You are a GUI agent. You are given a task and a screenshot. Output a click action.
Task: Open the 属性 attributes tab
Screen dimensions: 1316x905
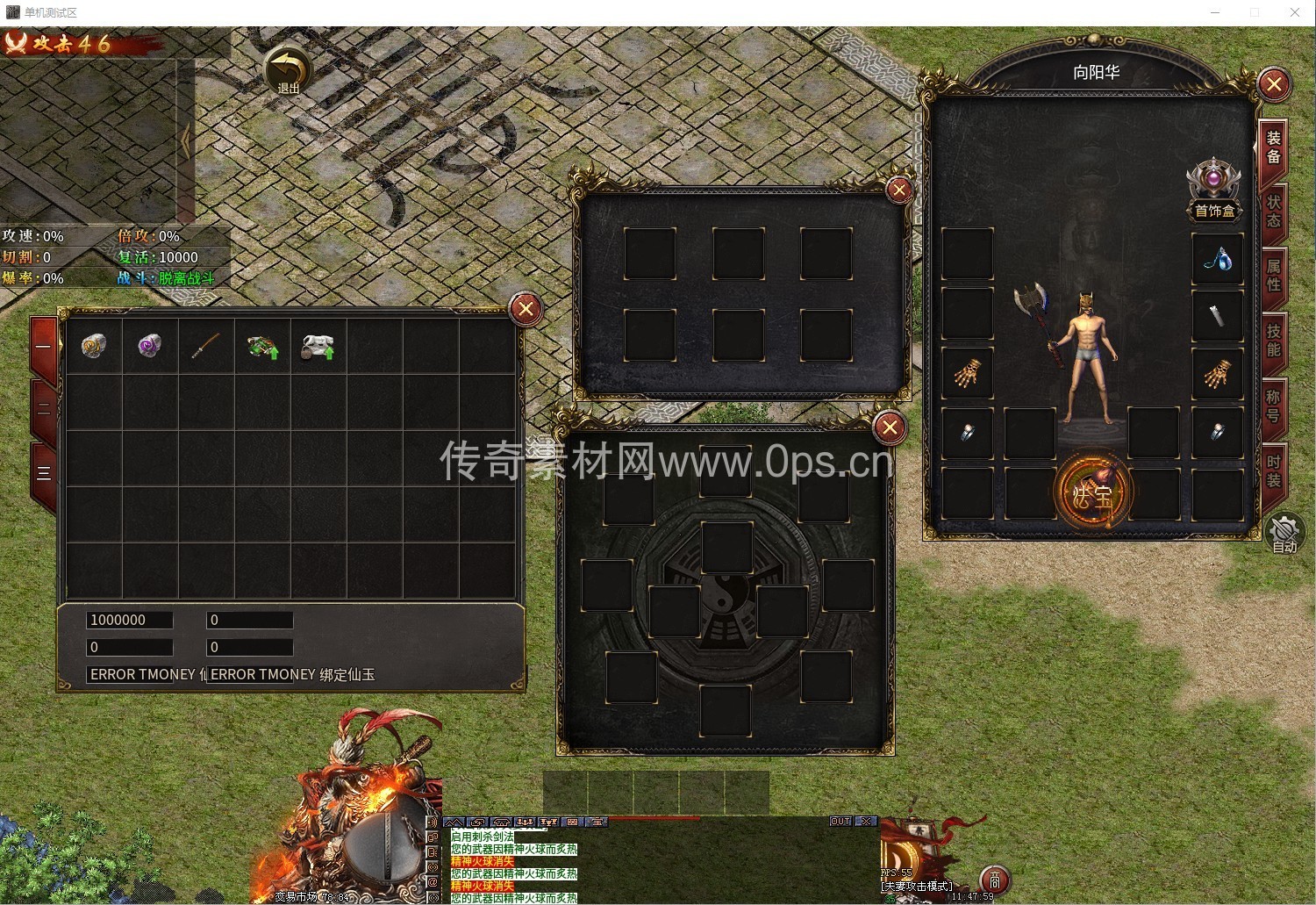(1273, 275)
